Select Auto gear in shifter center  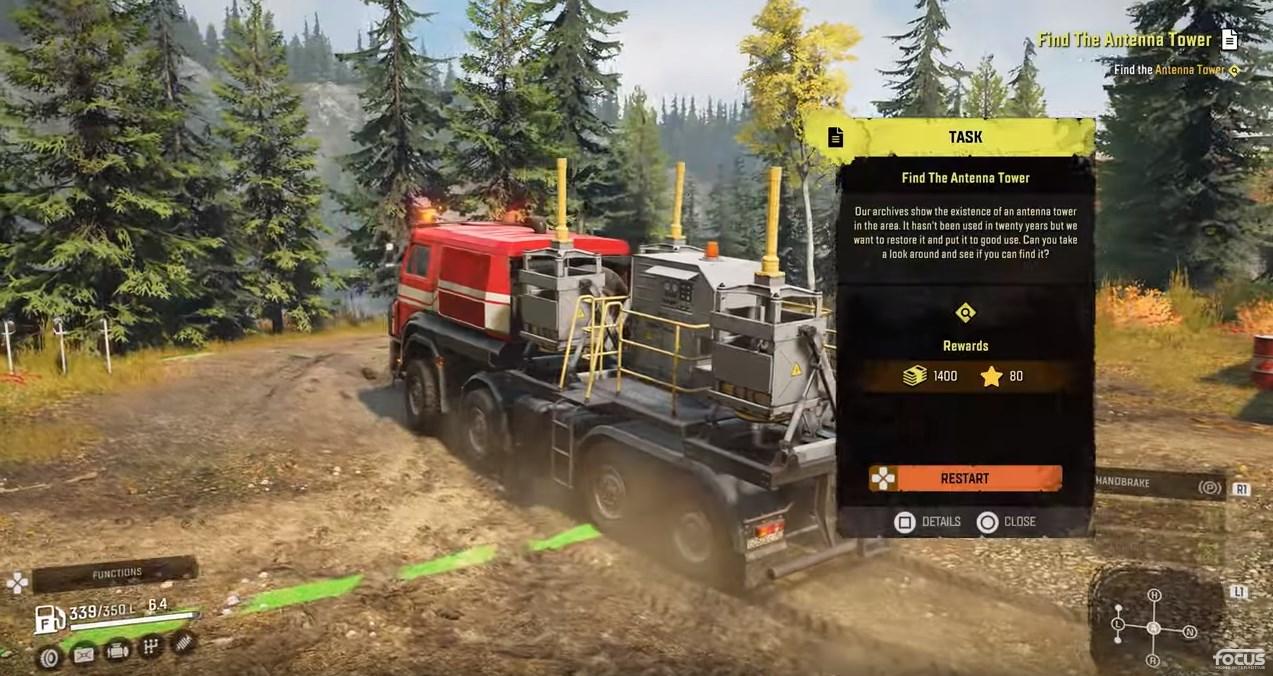coord(1153,628)
